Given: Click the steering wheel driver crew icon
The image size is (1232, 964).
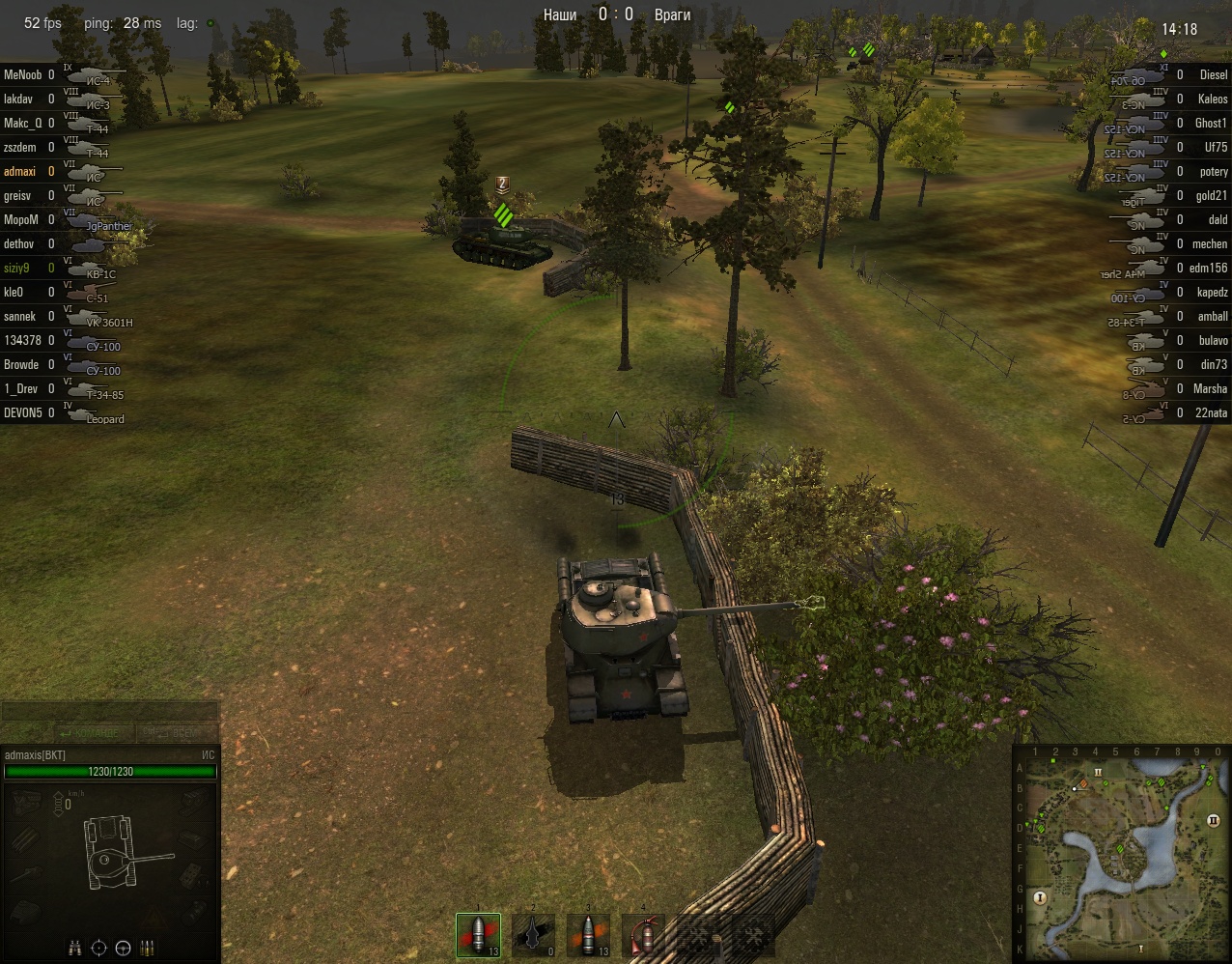Looking at the screenshot, I should (124, 948).
